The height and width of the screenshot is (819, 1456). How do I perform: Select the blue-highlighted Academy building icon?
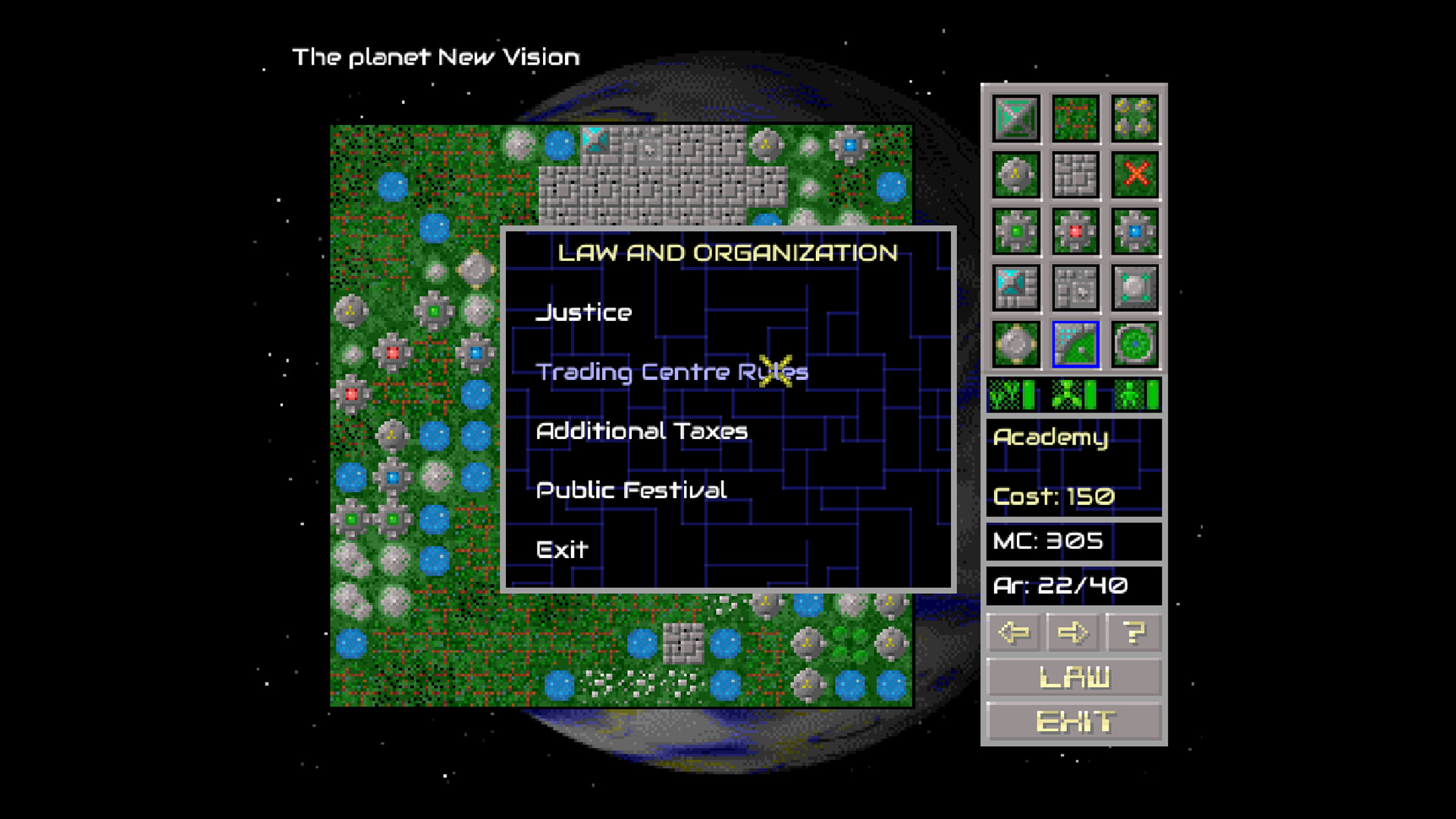click(1075, 344)
